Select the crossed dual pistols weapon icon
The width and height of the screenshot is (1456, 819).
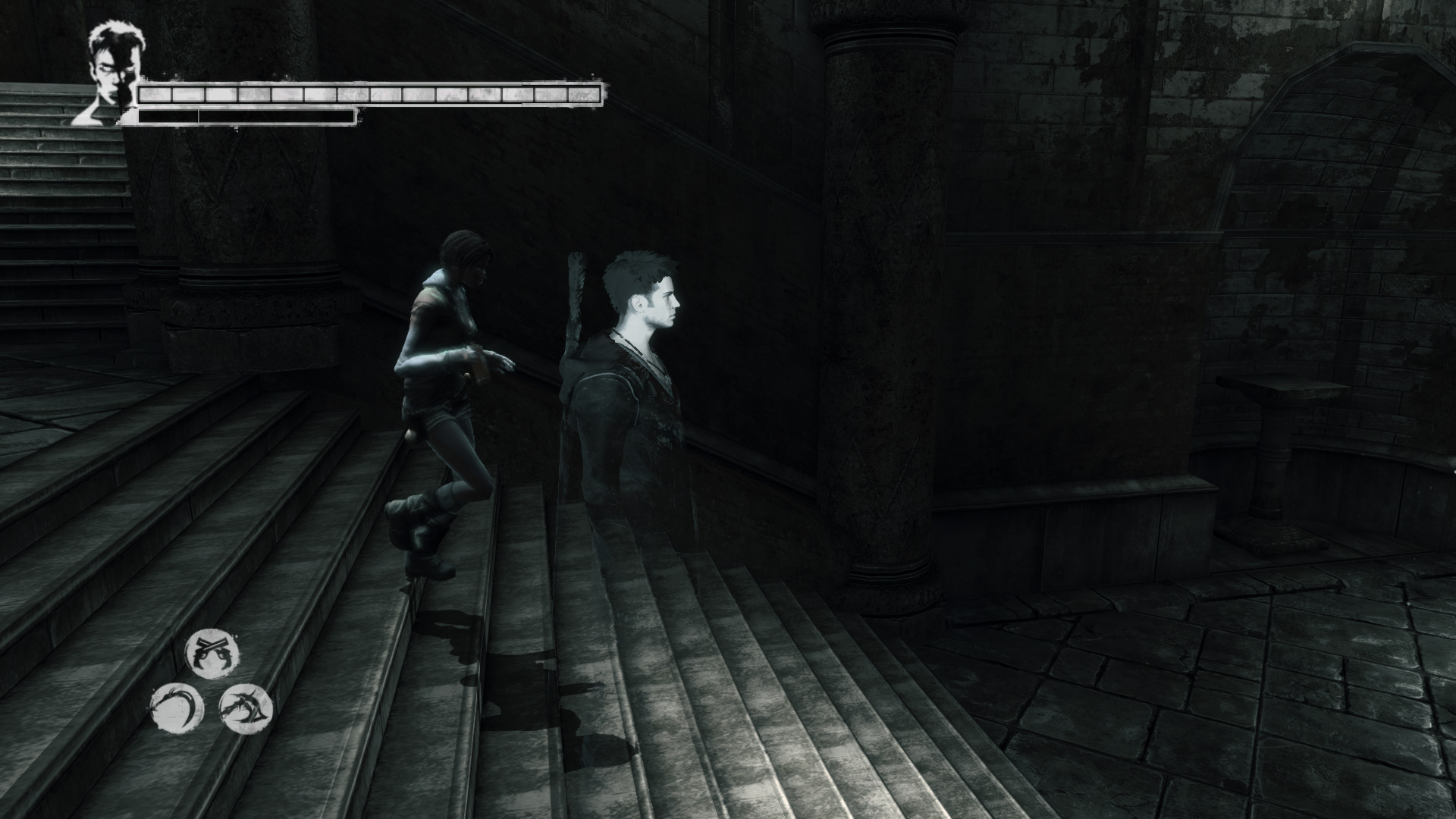(x=213, y=652)
